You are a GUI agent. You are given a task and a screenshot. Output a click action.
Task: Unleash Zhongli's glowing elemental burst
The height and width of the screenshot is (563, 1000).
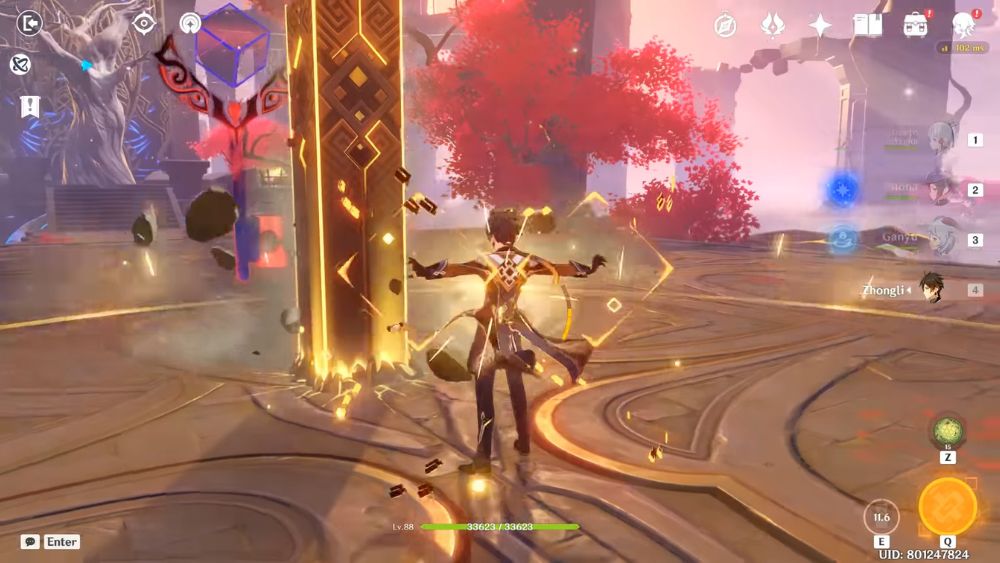[947, 507]
